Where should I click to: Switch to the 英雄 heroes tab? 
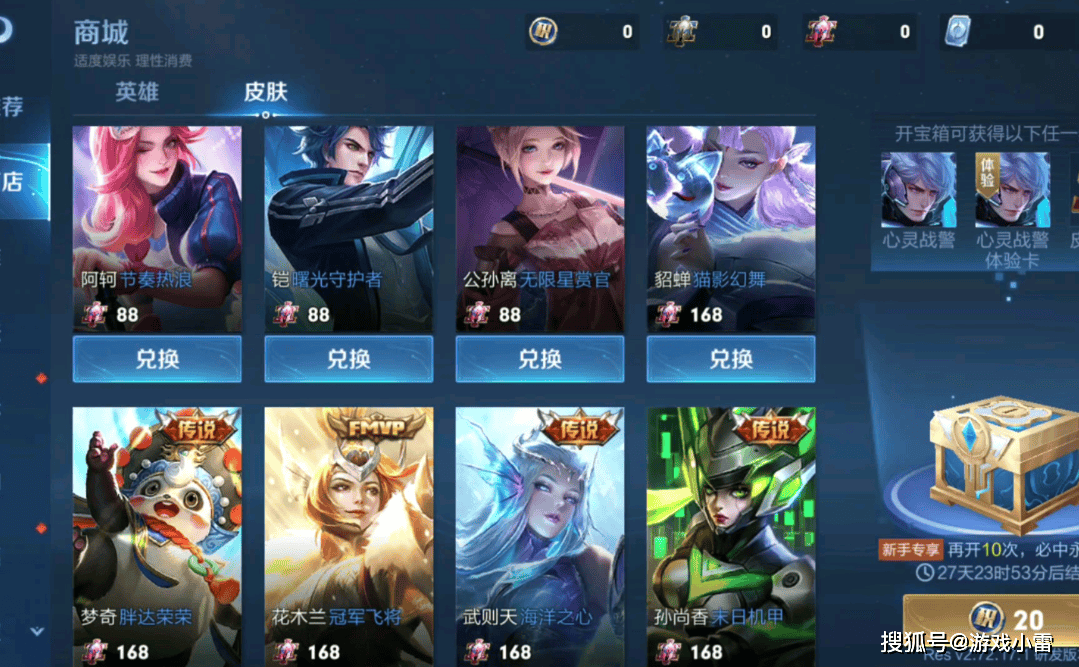click(x=137, y=92)
